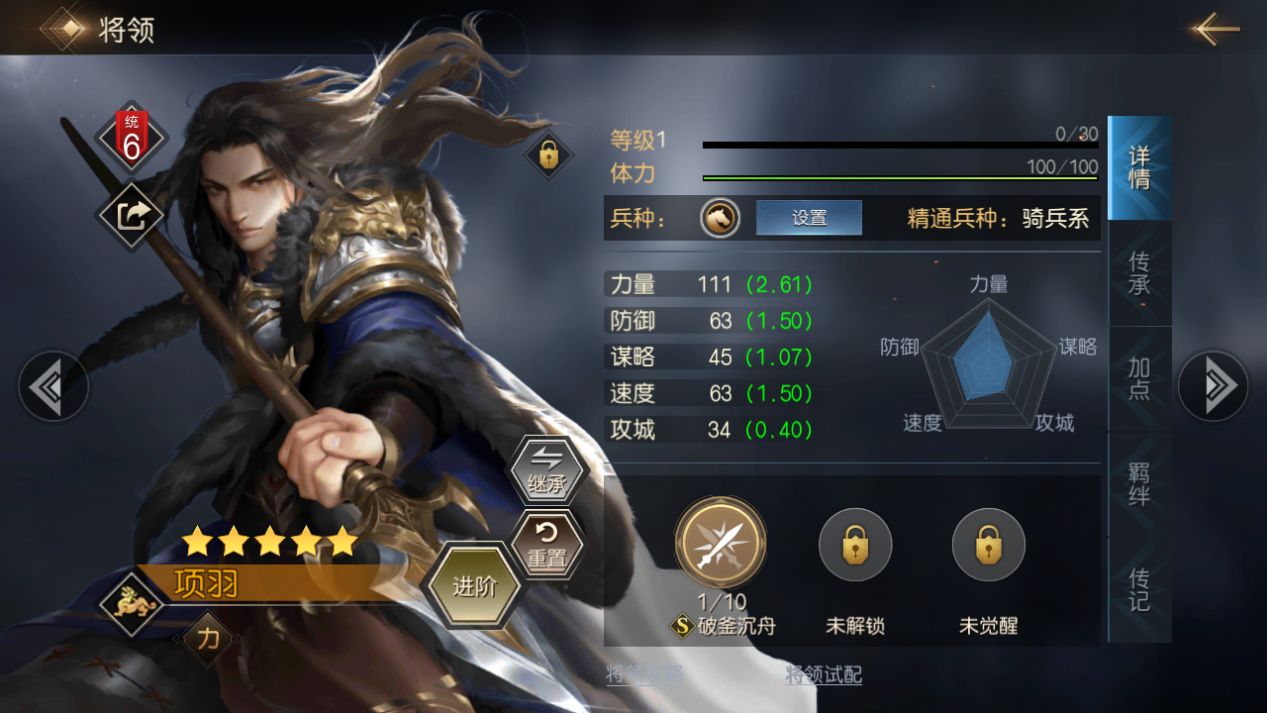The width and height of the screenshot is (1267, 713).
Task: View the previous general with the left arrow
Action: [53, 385]
